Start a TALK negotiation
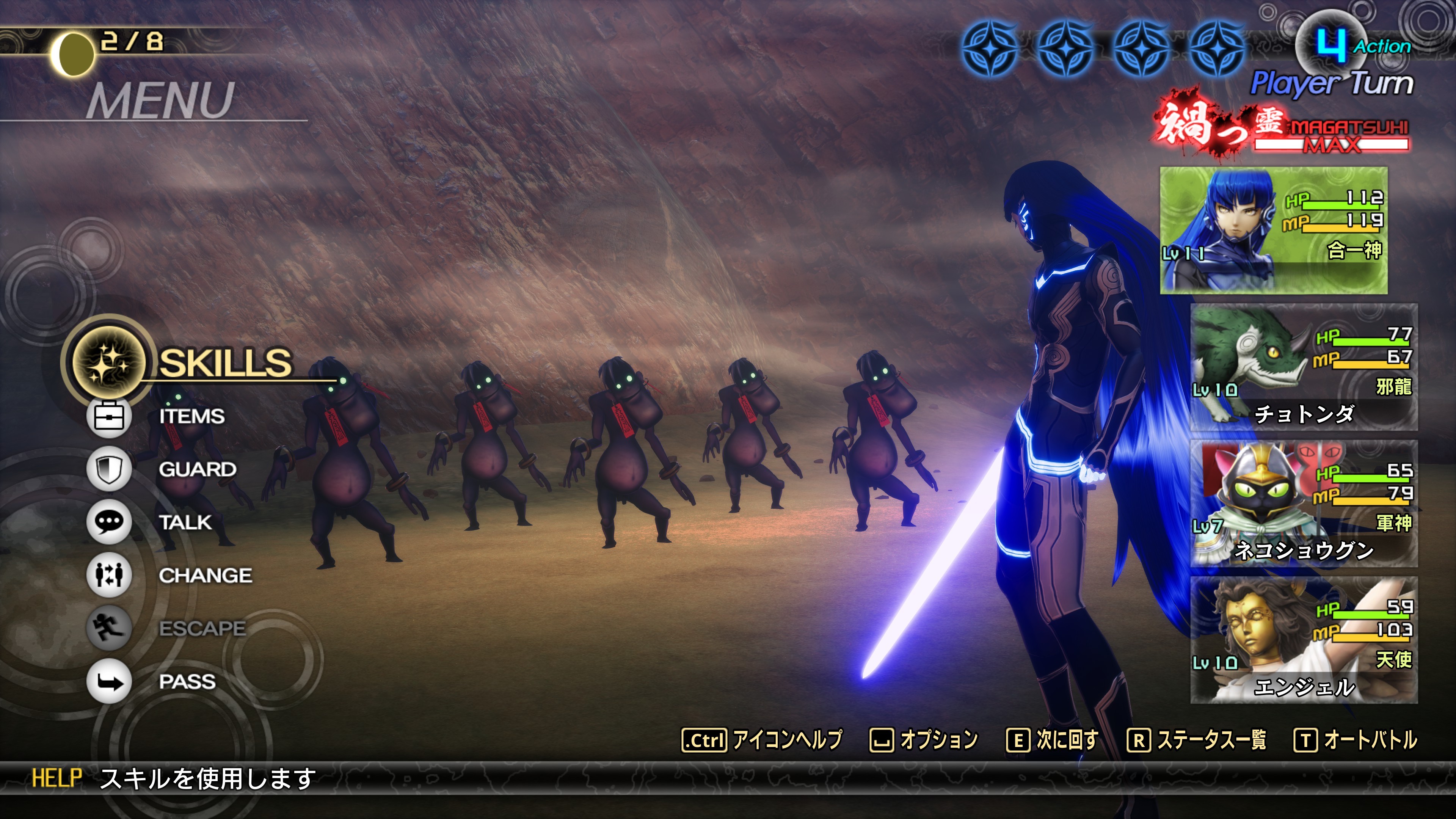The width and height of the screenshot is (1456, 819). [x=185, y=522]
